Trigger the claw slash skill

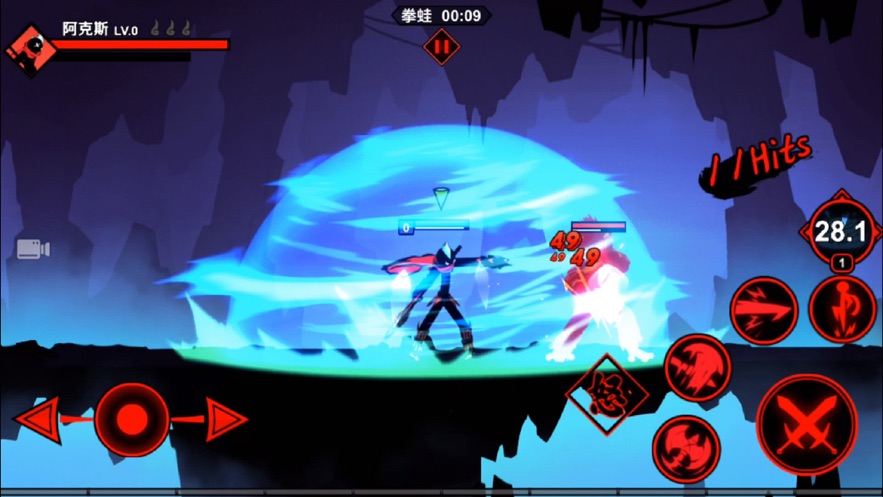coord(698,367)
